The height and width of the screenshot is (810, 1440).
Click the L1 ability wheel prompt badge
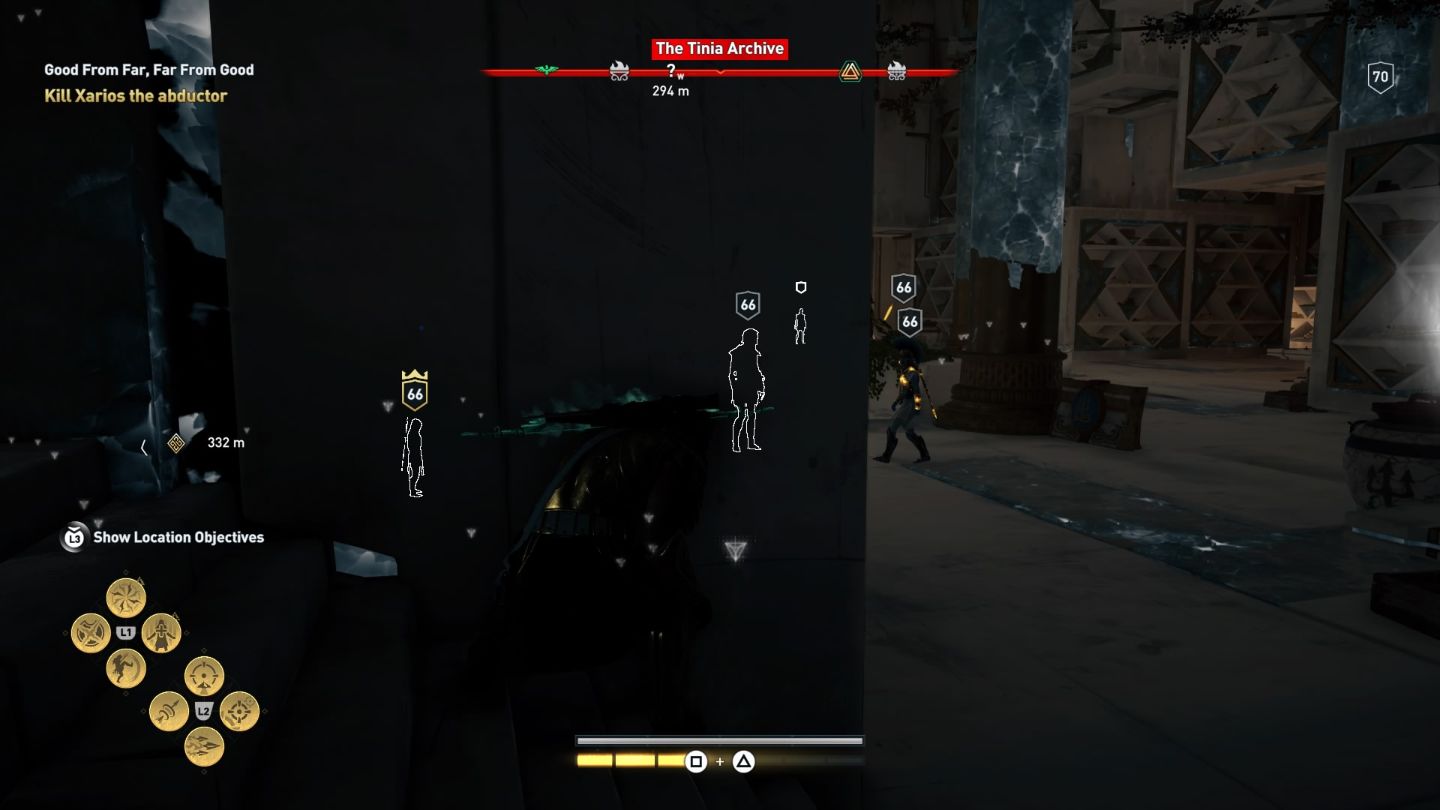coord(126,630)
